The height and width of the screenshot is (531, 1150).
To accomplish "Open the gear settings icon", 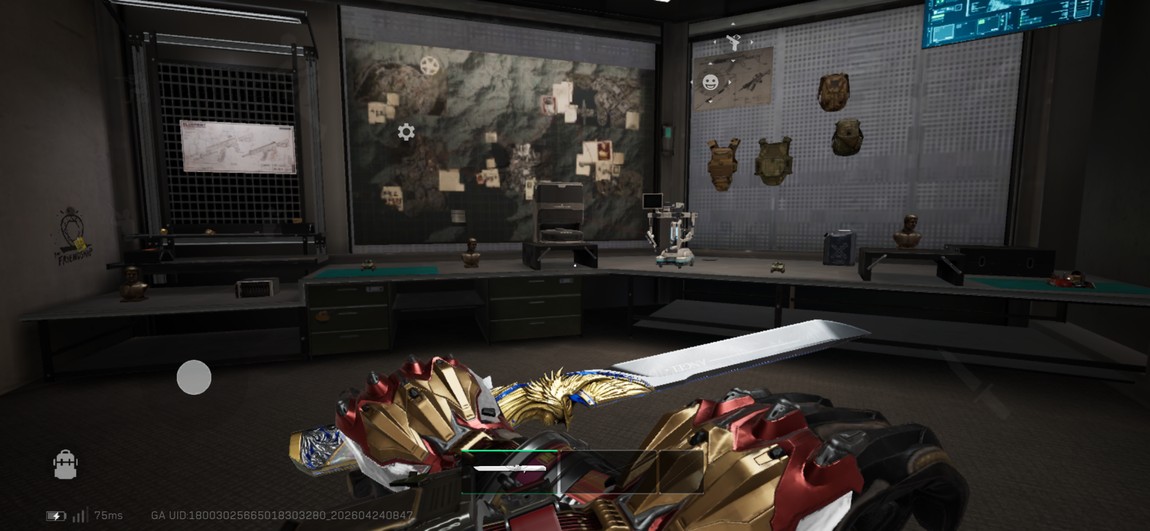I will [406, 131].
